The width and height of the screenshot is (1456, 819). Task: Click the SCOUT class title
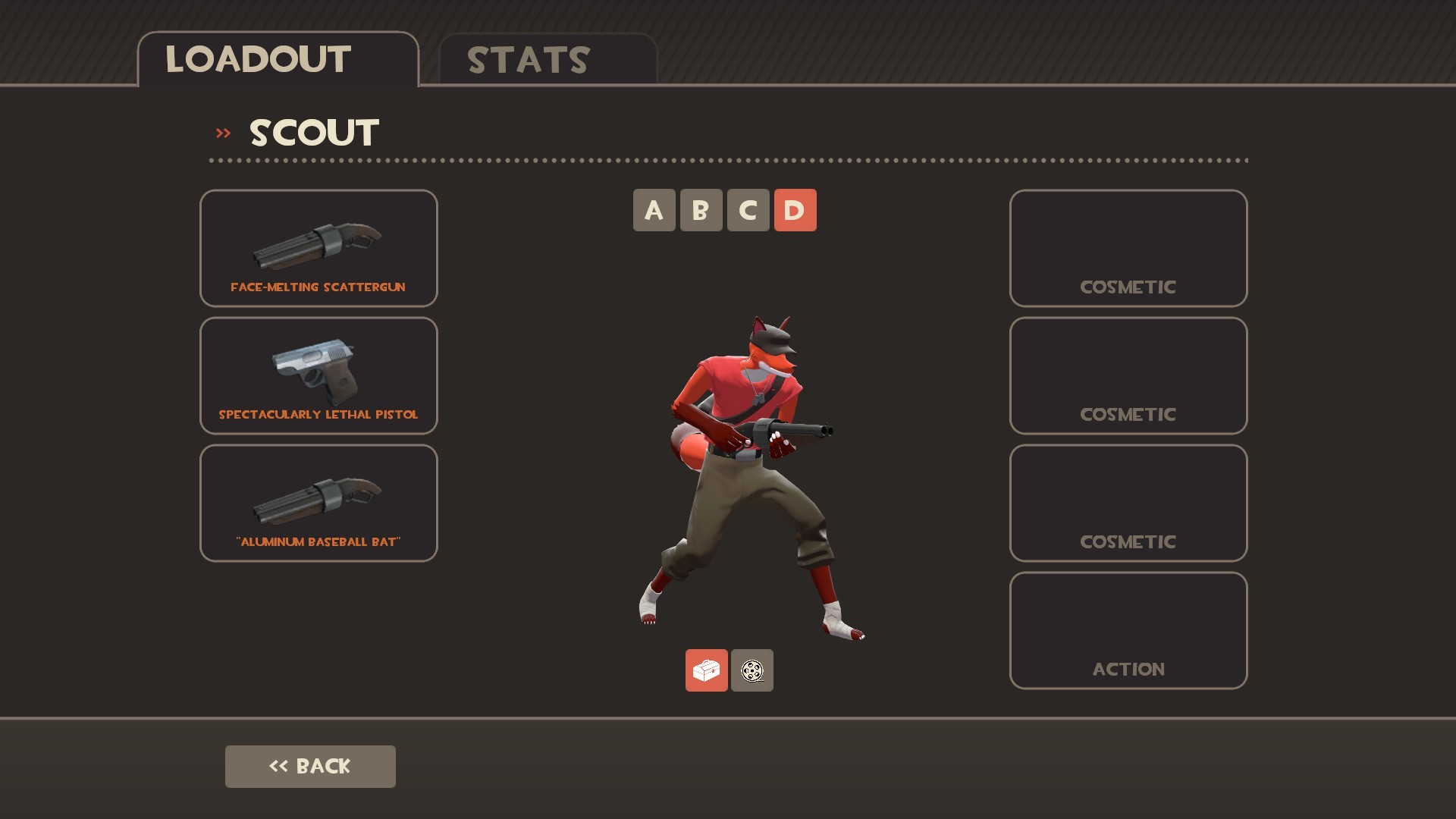pos(313,132)
